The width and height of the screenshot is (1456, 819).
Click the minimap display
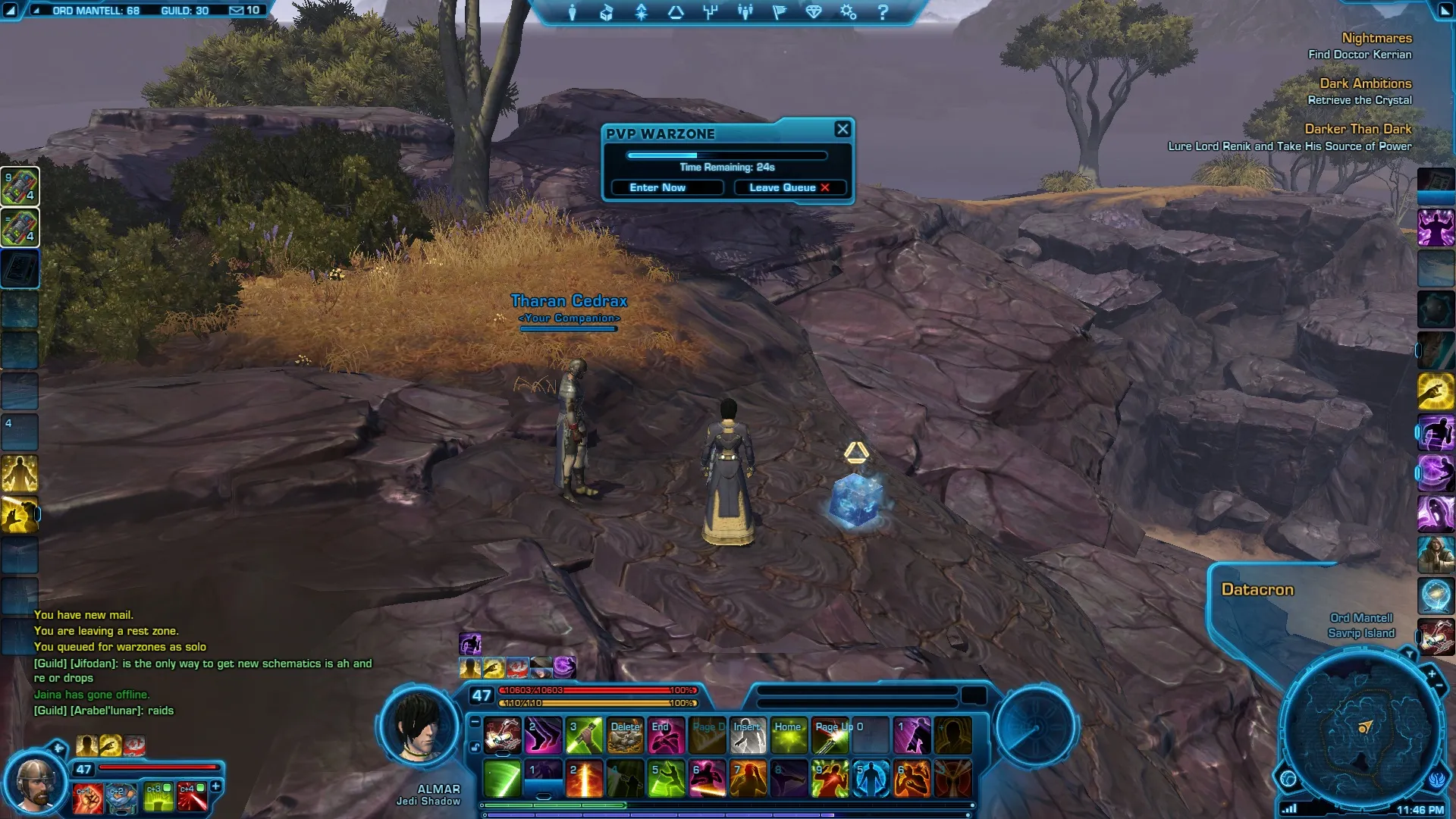[1363, 730]
